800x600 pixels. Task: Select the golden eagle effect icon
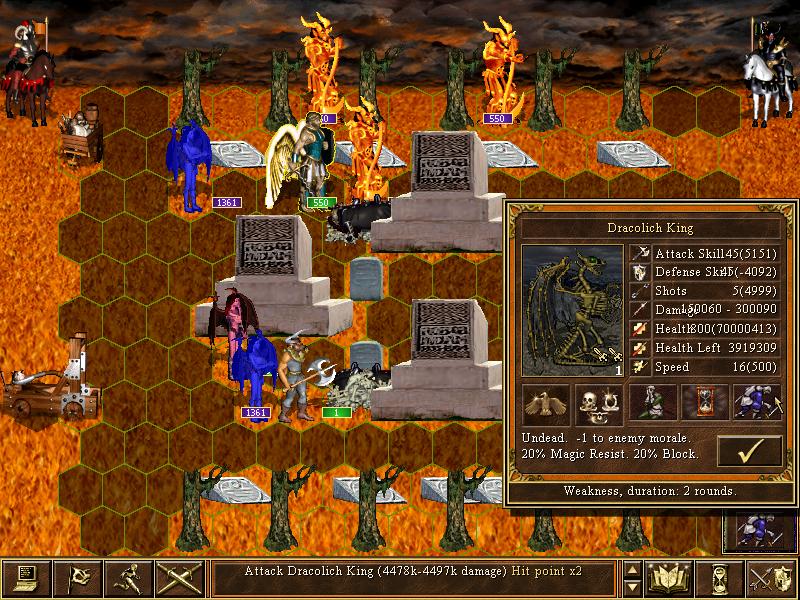546,402
